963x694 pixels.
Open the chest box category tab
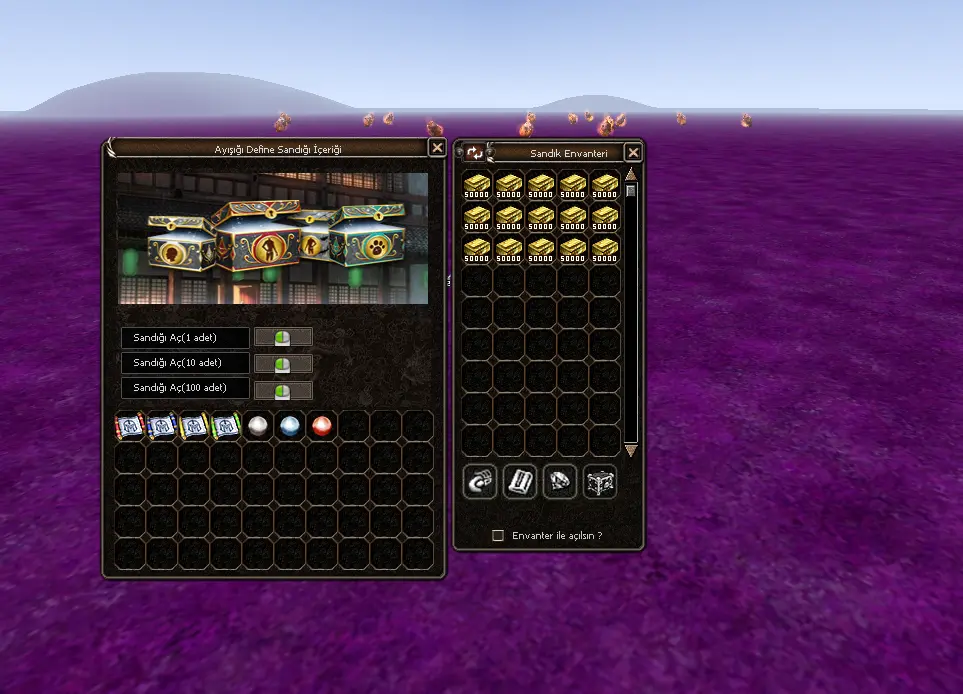(600, 482)
